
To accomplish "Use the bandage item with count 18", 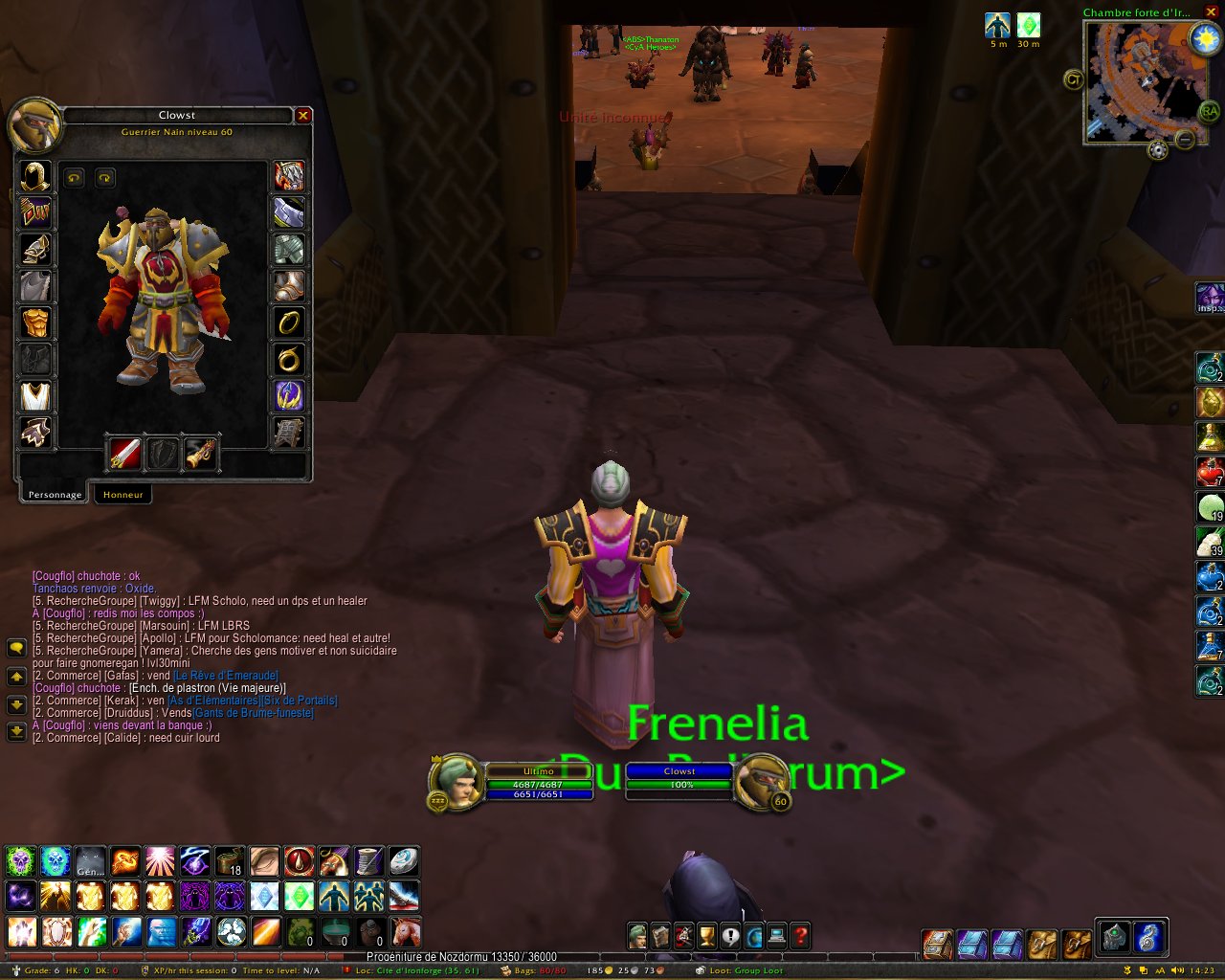I will [x=230, y=861].
